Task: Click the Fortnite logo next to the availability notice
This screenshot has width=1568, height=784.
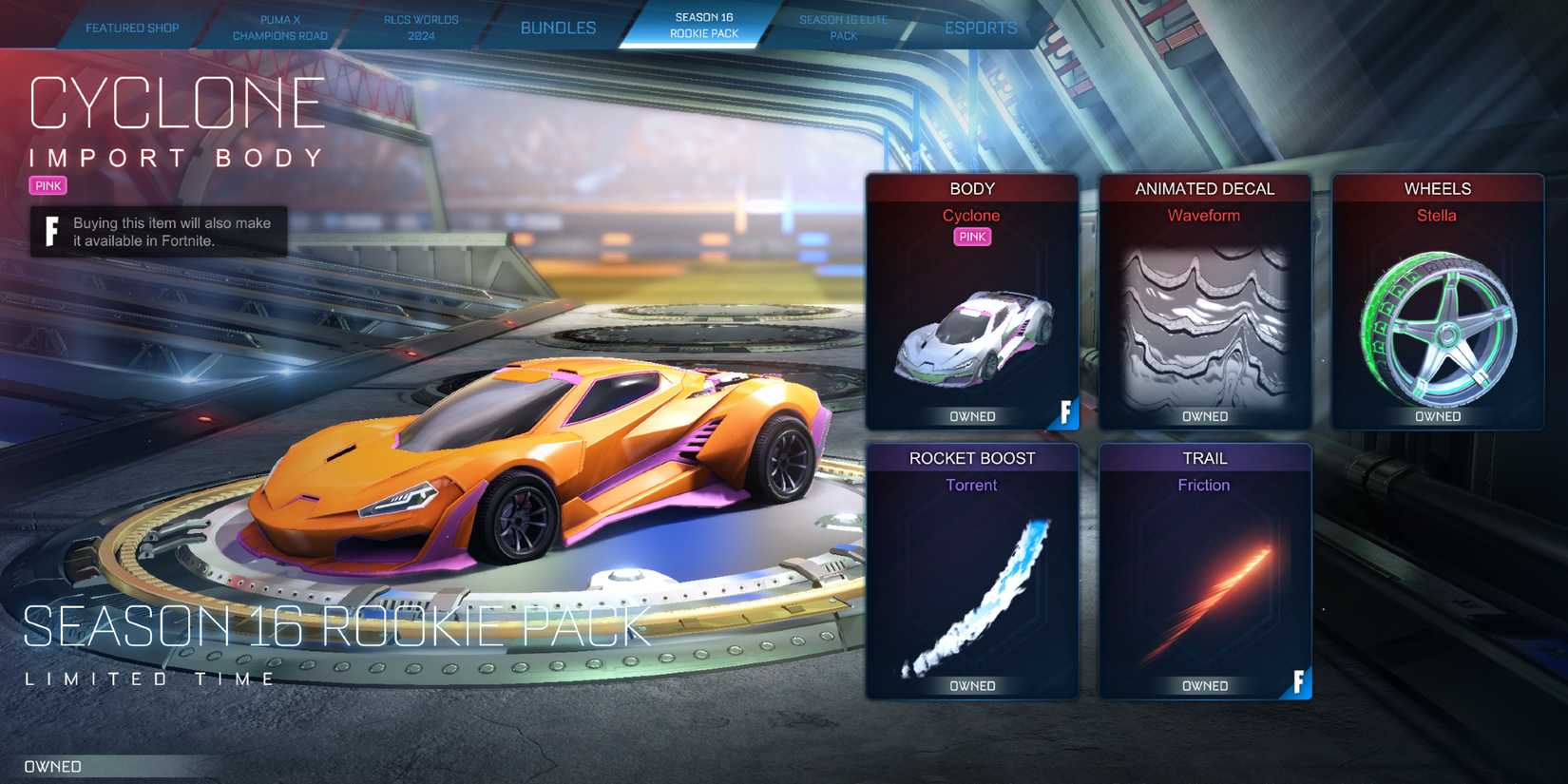Action: (x=50, y=231)
